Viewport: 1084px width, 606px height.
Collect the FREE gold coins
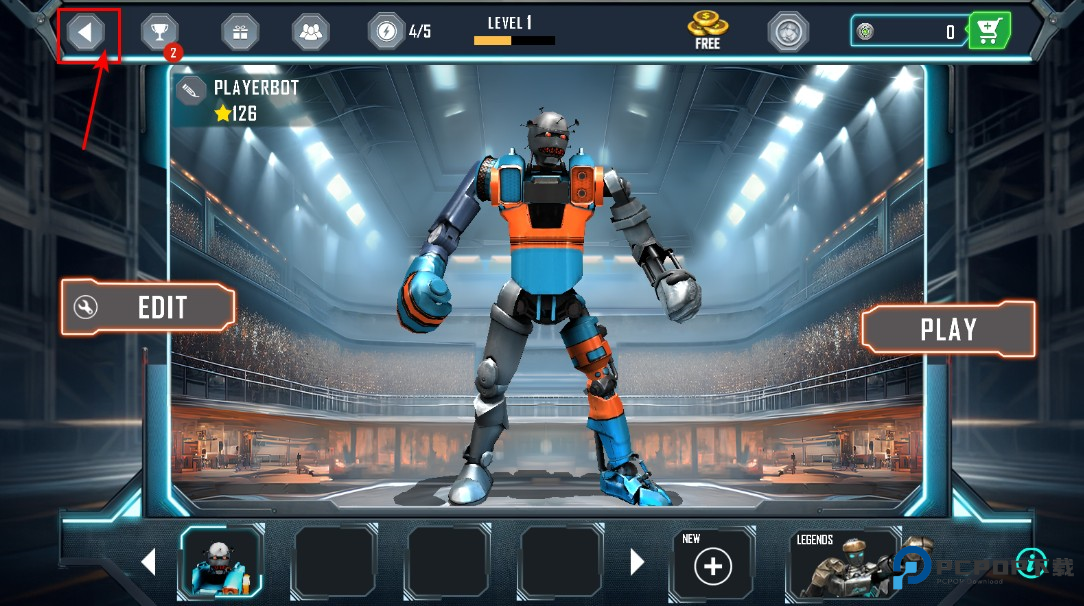pyautogui.click(x=707, y=30)
